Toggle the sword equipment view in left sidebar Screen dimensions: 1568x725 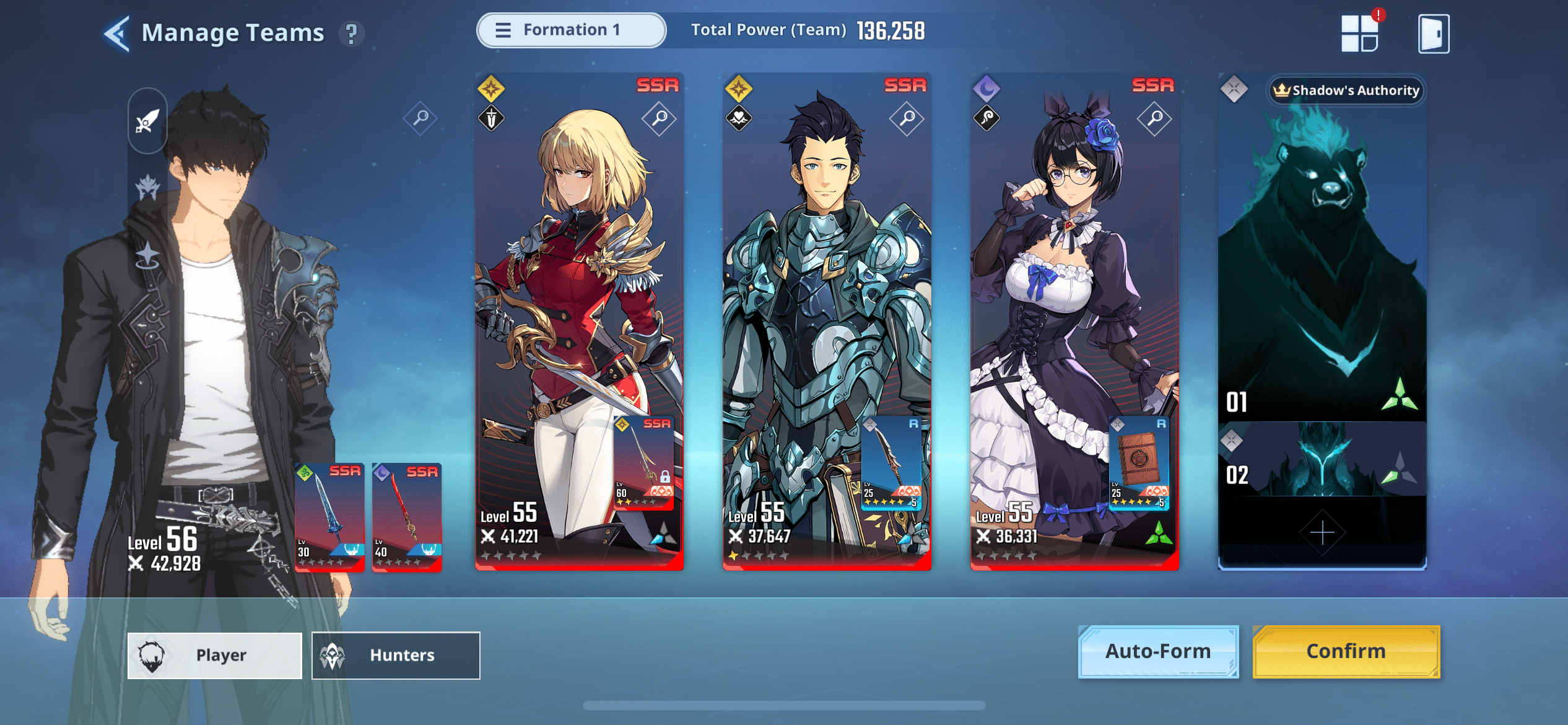coord(147,119)
